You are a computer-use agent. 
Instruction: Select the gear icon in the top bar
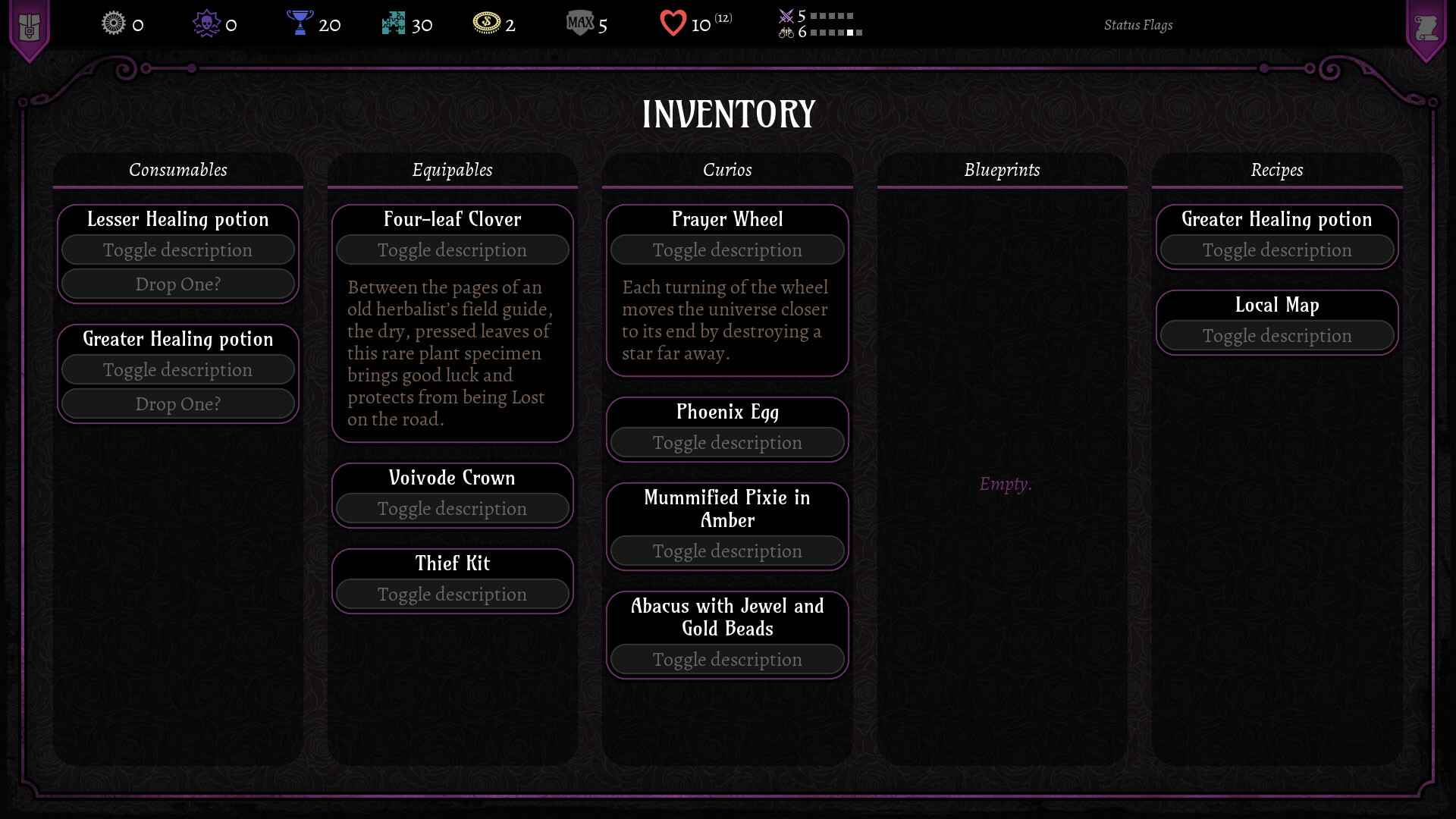pos(112,24)
